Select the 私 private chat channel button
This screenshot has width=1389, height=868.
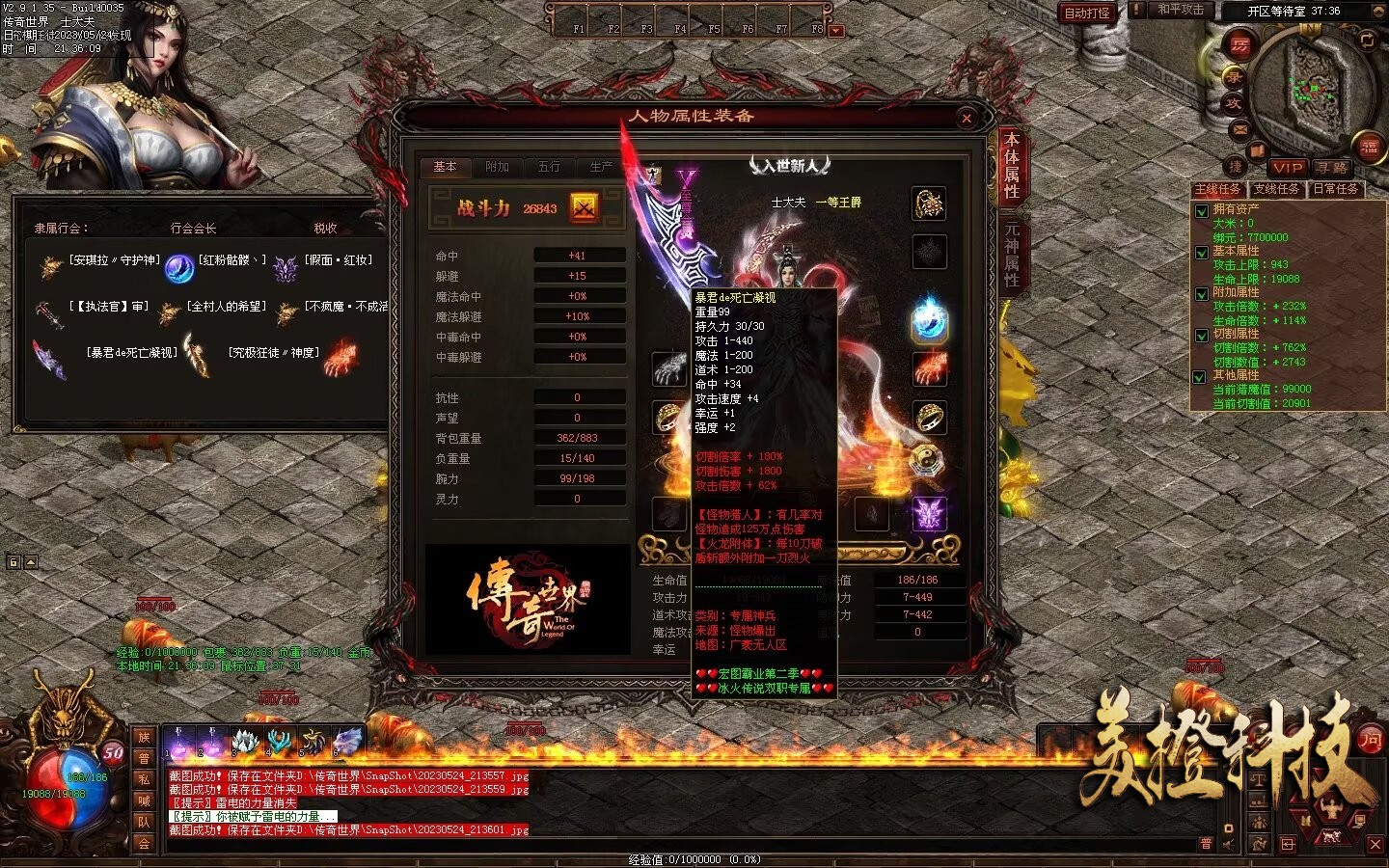point(144,779)
